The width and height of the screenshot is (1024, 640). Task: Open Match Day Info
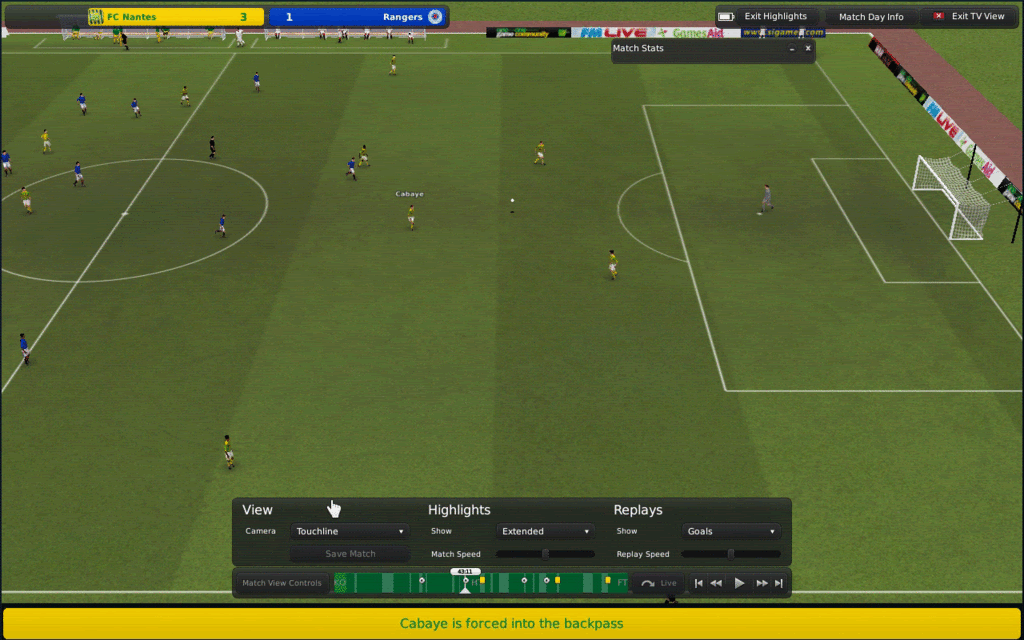click(870, 17)
